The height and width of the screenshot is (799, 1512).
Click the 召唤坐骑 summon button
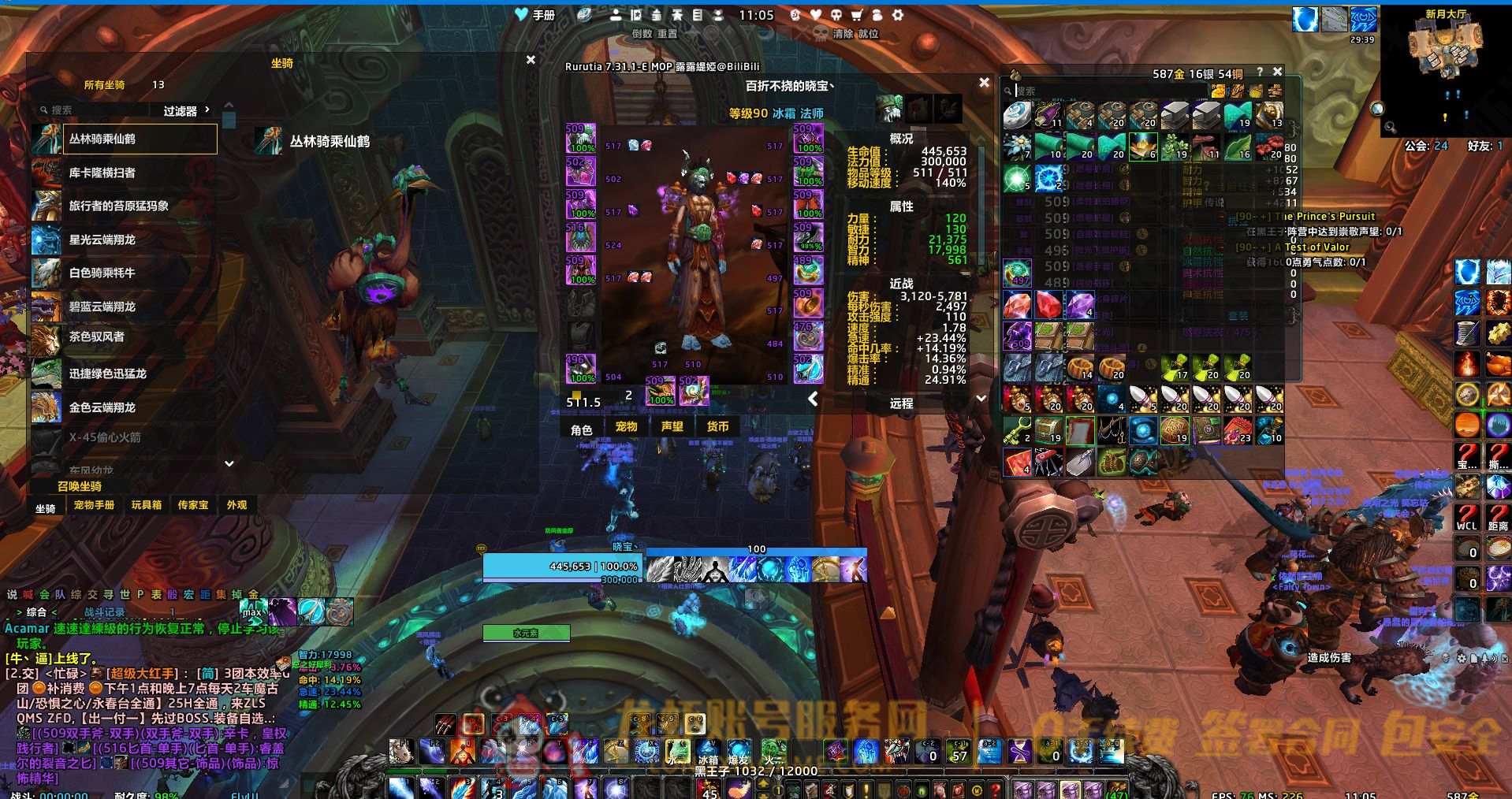[x=80, y=486]
